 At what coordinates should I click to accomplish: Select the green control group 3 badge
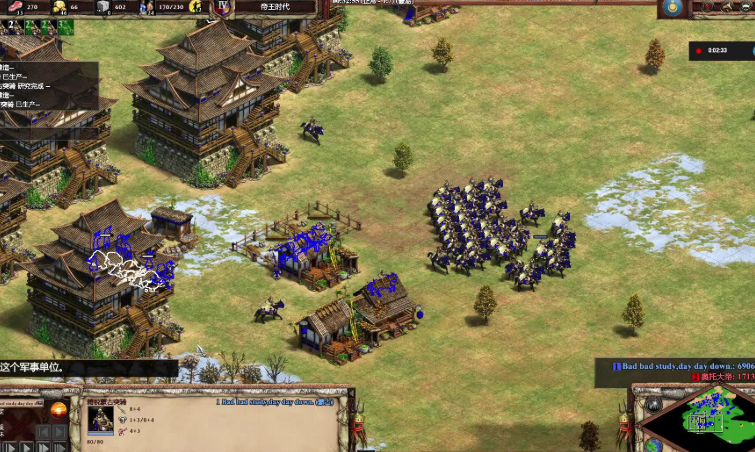64,27
